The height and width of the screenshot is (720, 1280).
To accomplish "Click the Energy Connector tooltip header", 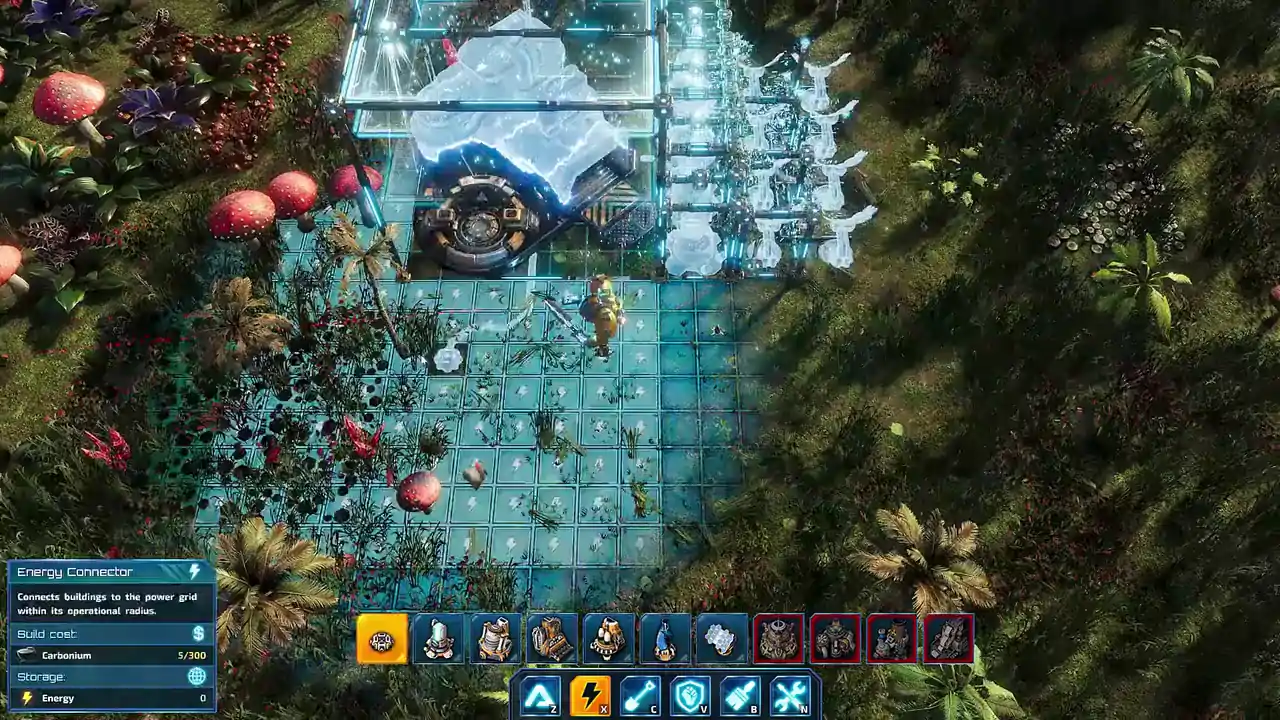I will pos(75,572).
